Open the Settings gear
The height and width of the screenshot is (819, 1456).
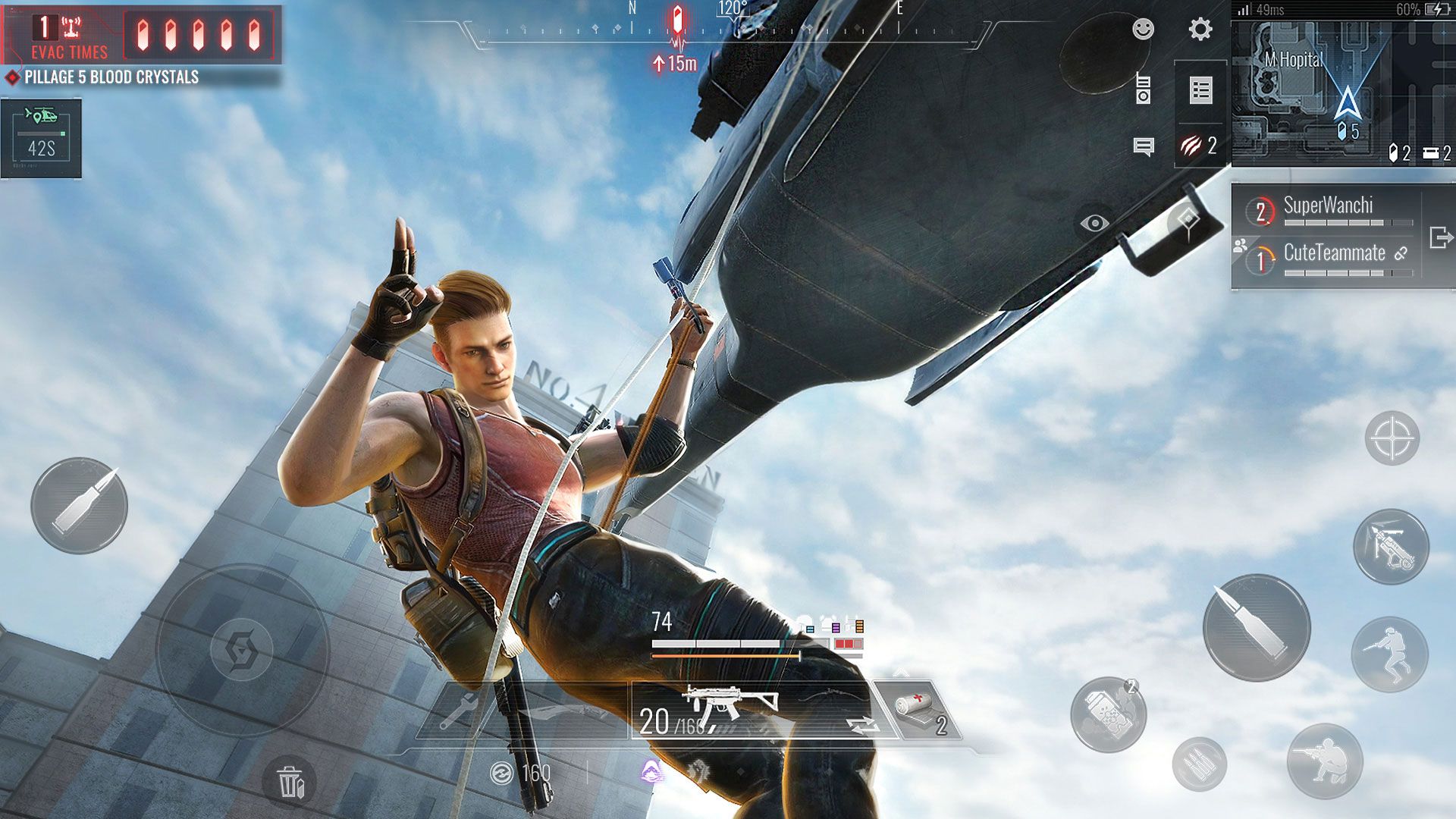1200,28
